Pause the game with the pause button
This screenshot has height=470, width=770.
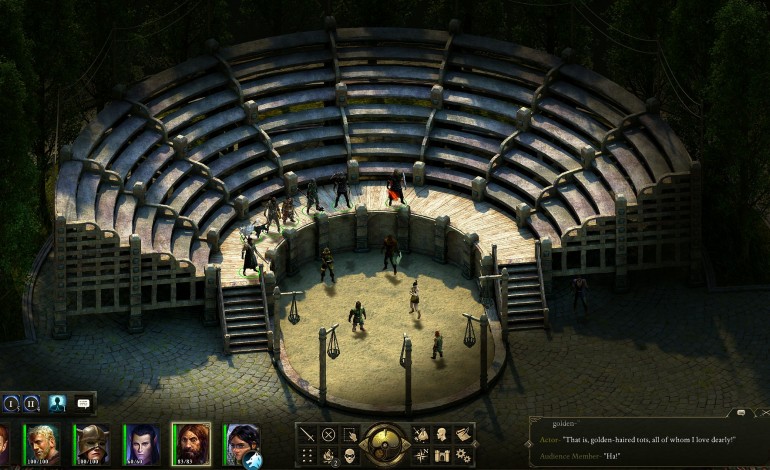pos(30,404)
